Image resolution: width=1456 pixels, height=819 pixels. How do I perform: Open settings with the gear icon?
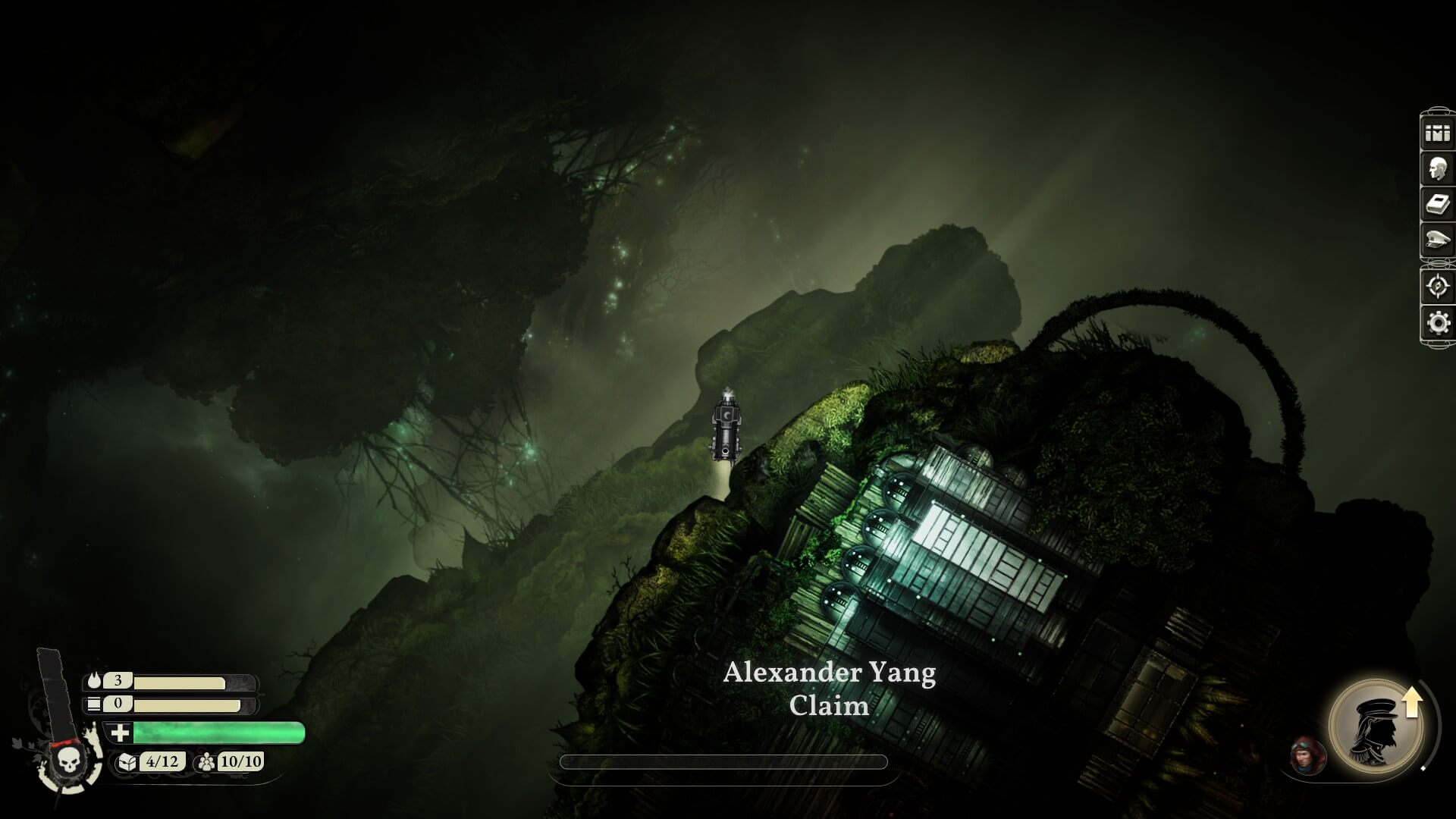(x=1437, y=323)
